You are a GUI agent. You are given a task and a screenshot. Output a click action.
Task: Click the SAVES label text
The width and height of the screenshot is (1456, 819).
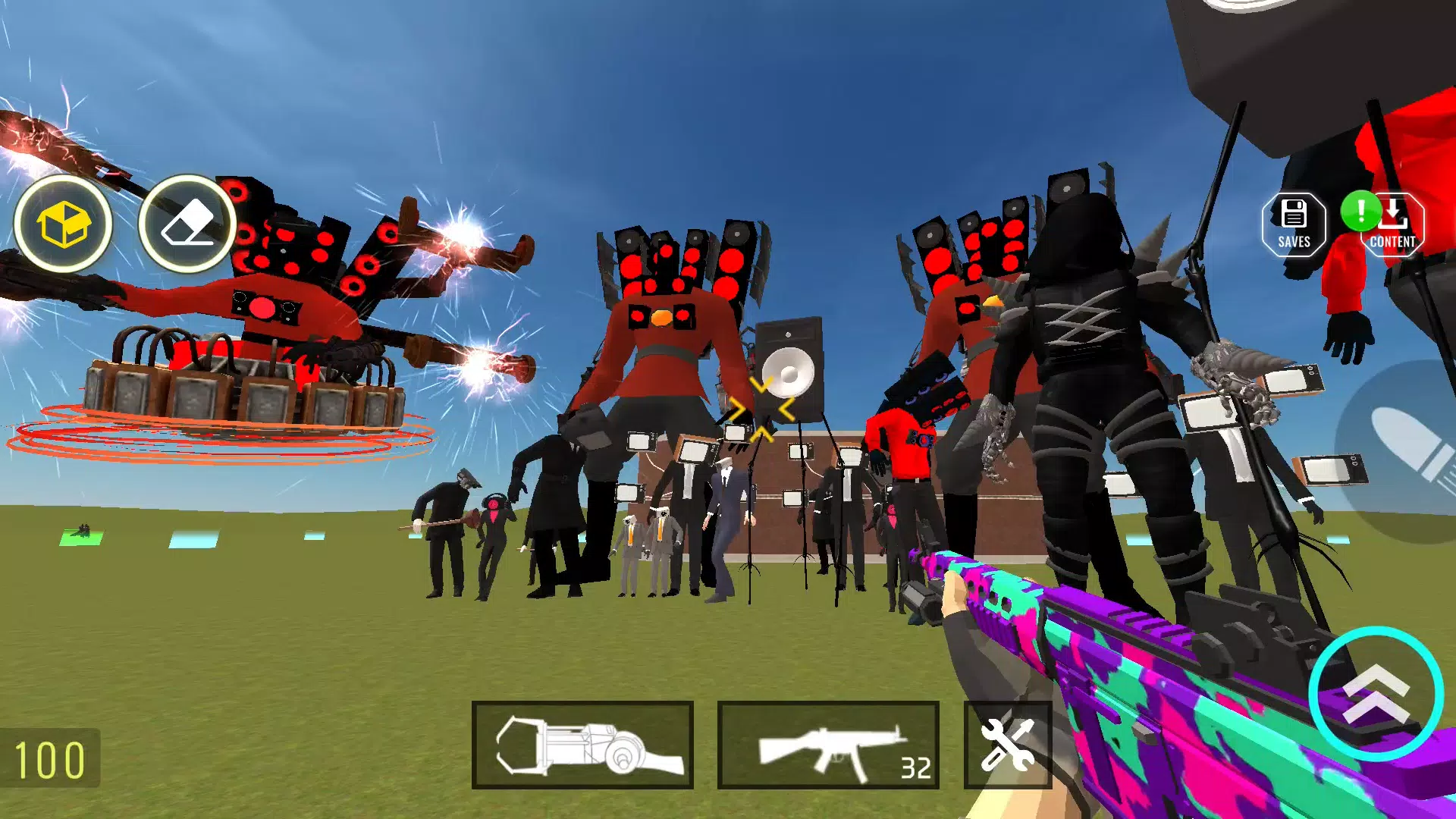point(1294,243)
